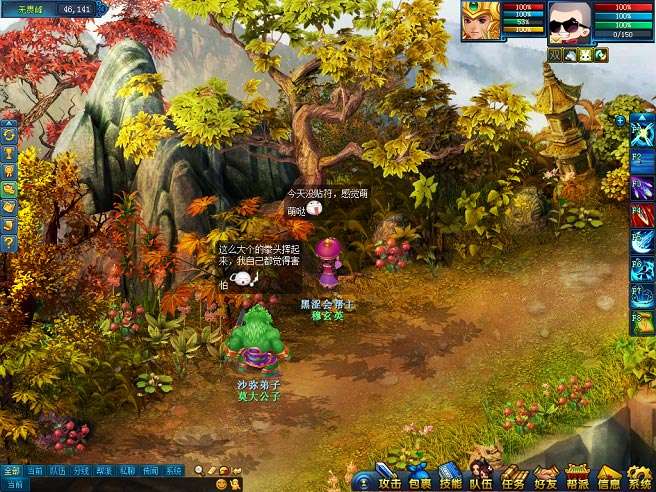The height and width of the screenshot is (492, 656).
Task: Open the 包裹 inventory bag
Action: click(420, 481)
